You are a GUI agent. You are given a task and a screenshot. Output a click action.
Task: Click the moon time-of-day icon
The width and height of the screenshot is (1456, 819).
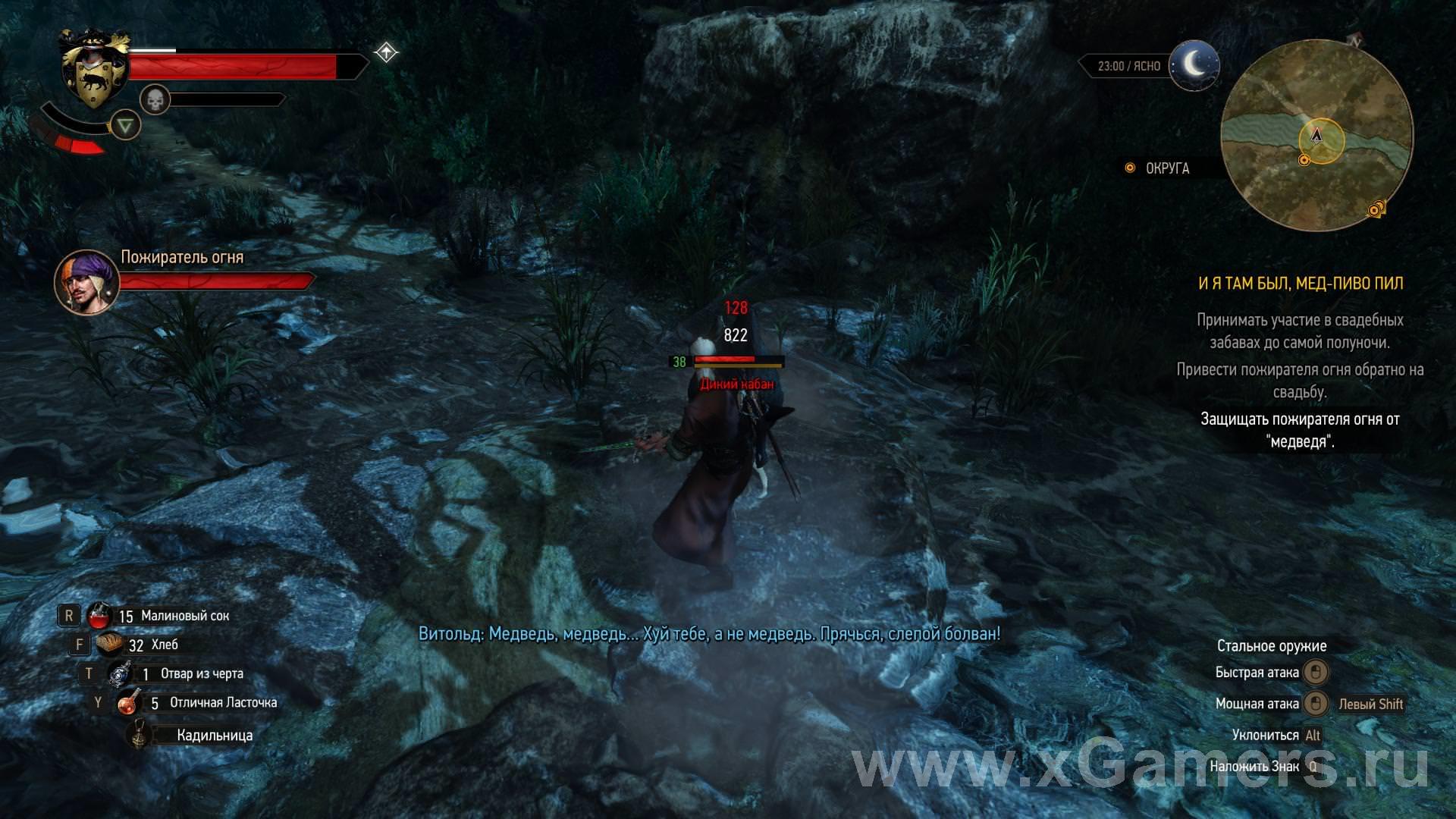[1194, 66]
